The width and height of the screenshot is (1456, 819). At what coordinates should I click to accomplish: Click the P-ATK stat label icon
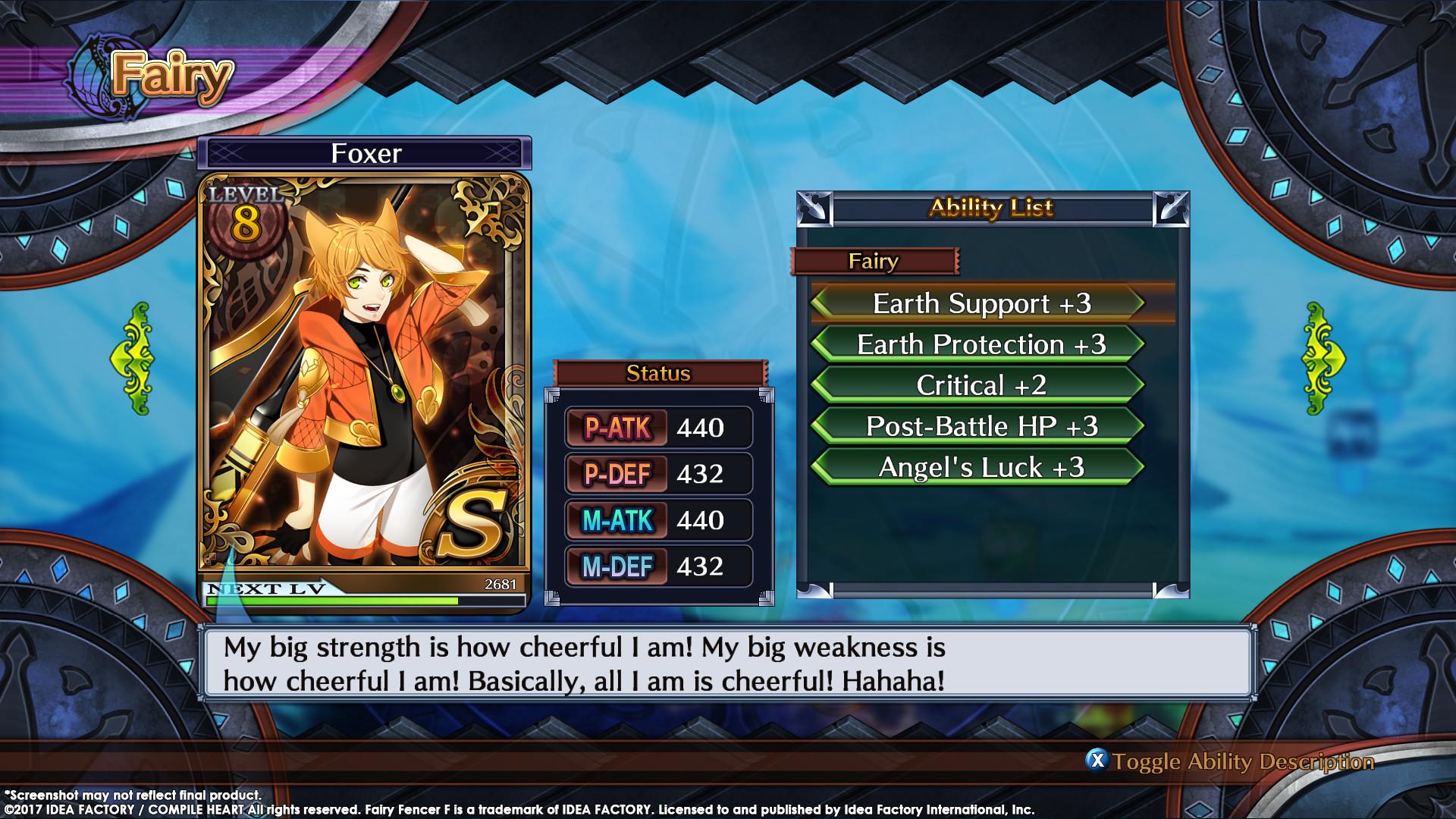(x=618, y=426)
